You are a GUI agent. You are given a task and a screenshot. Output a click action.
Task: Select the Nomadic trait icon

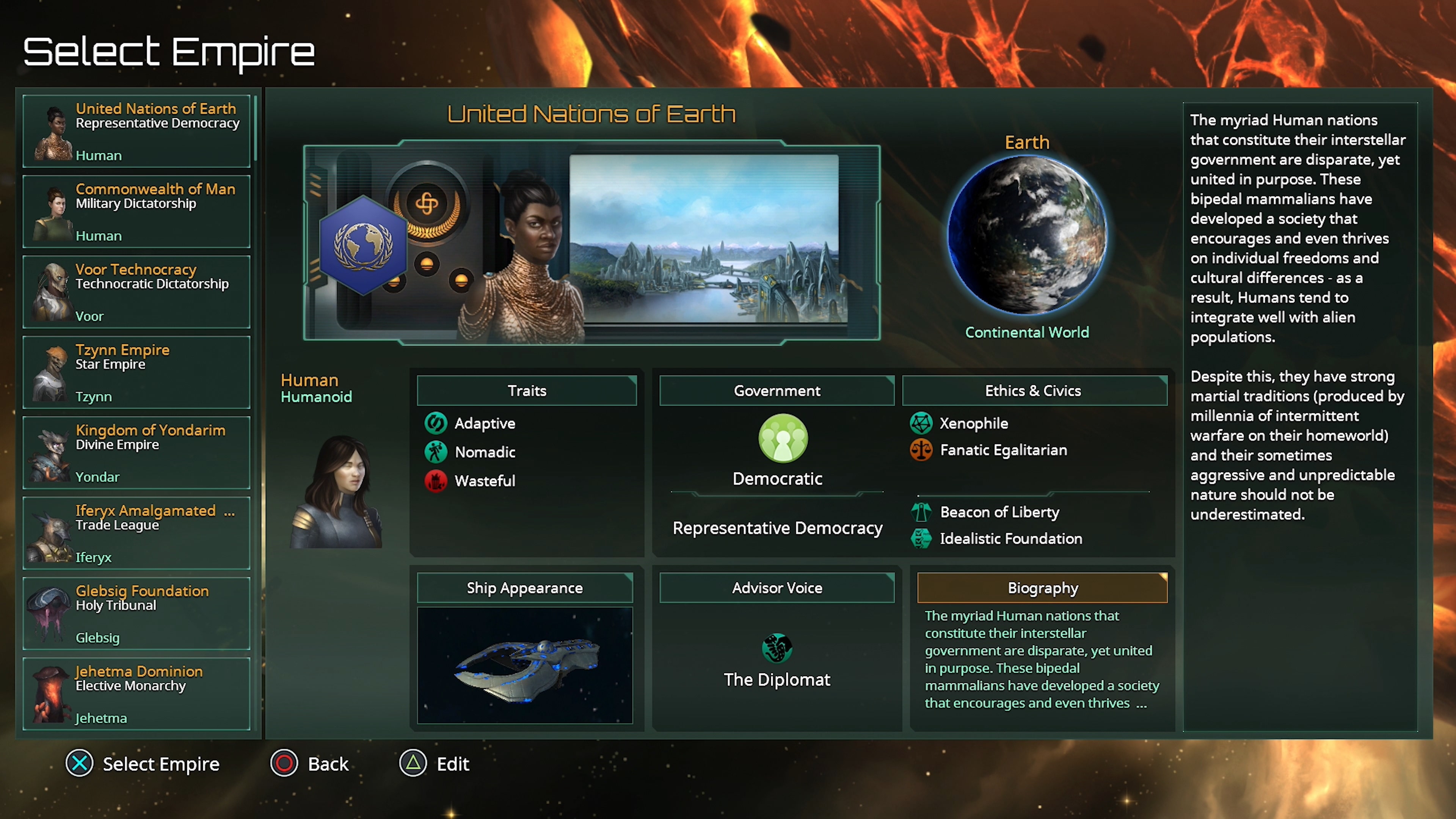tap(436, 452)
